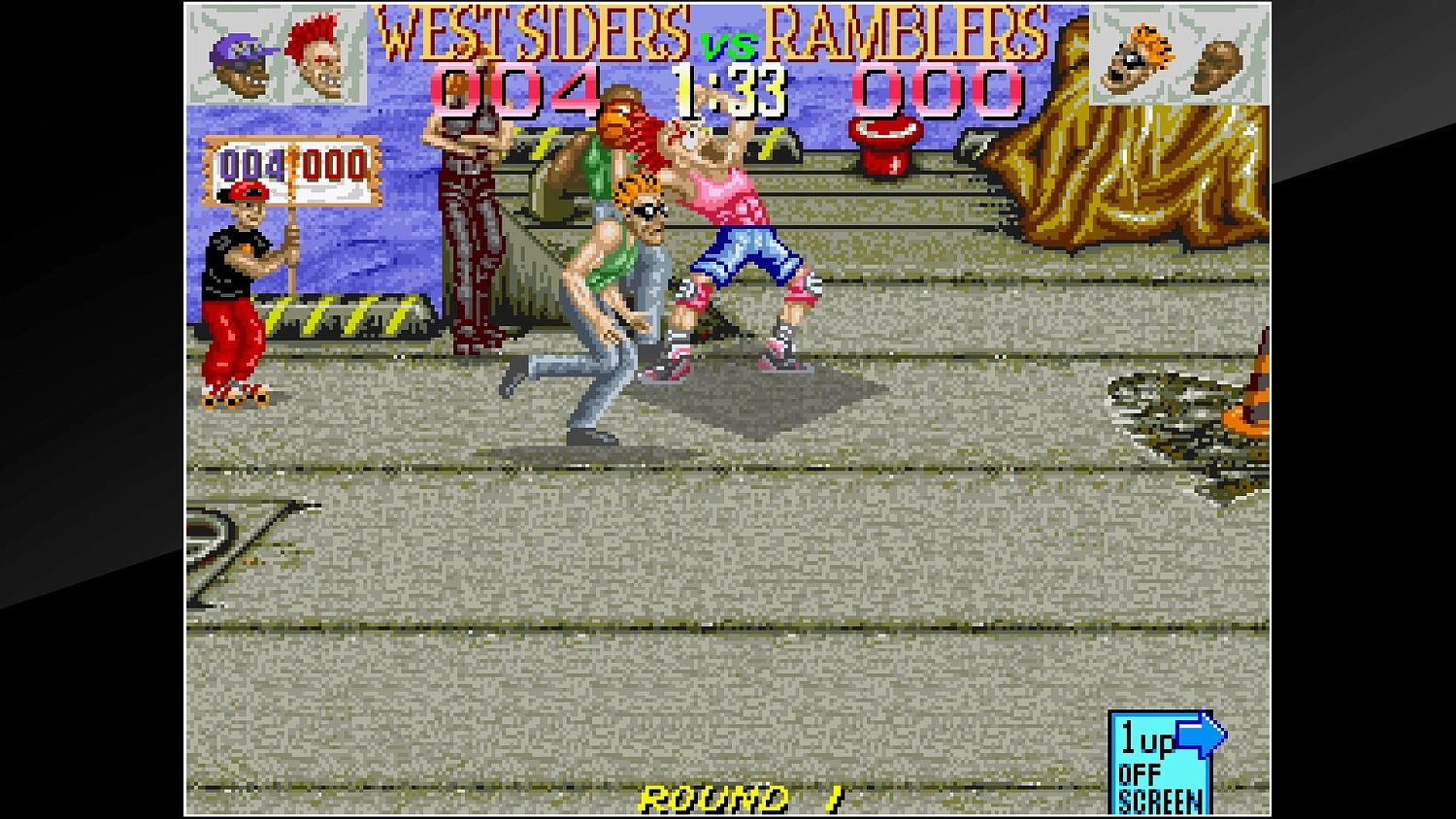Screen dimensions: 1456x819
Task: Expand the WEST SIDERS team header
Action: point(529,37)
